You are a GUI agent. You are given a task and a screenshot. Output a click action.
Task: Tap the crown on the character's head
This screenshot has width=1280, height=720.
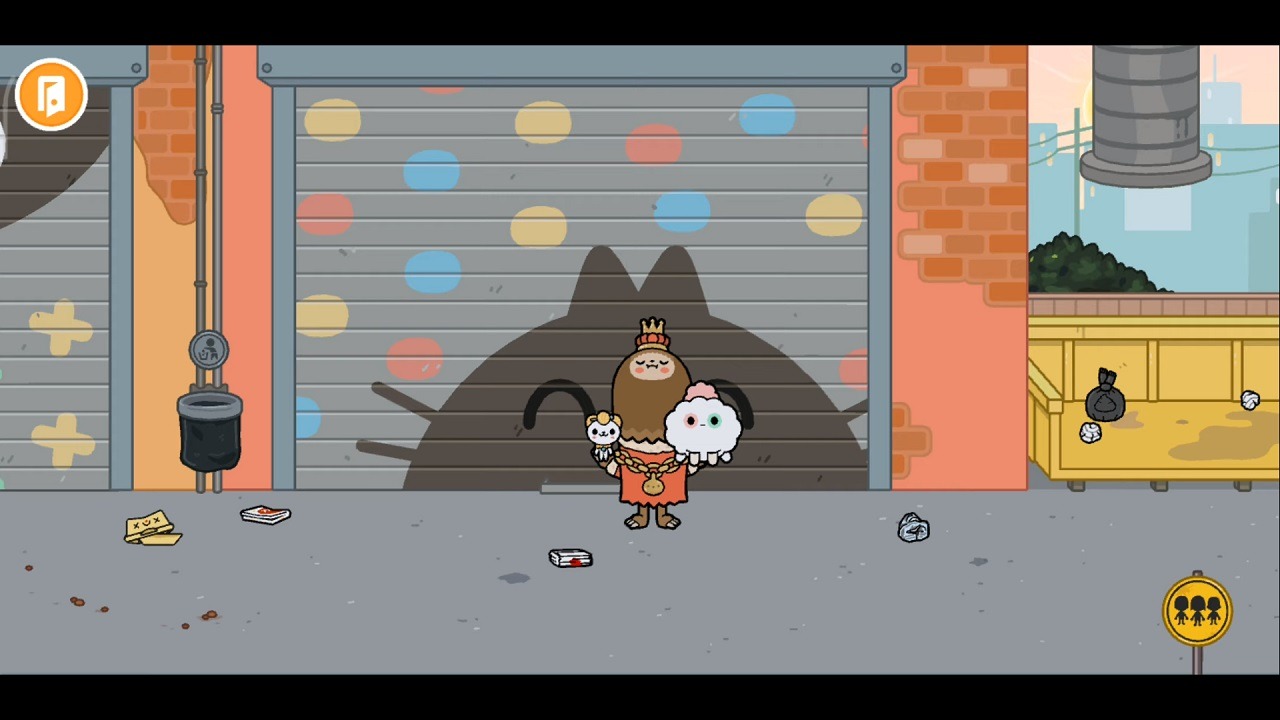(651, 326)
